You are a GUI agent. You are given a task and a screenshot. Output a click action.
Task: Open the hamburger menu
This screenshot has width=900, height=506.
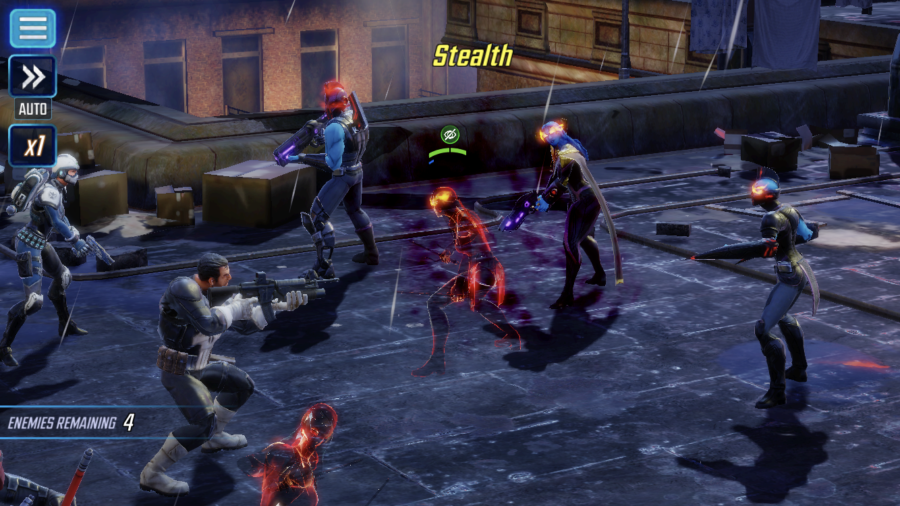tap(32, 27)
